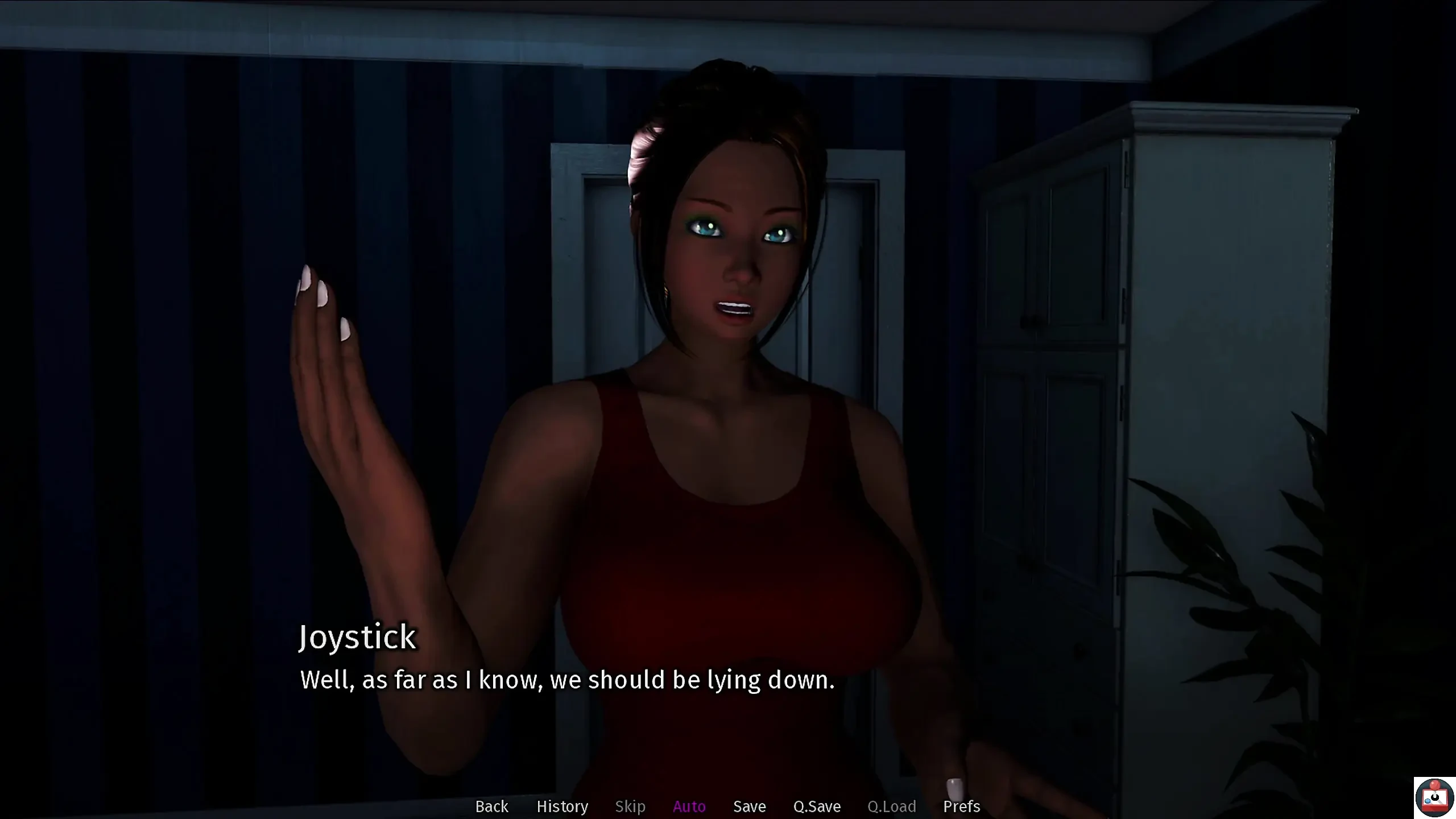Quick load with Q.Load
Screen dimensions: 1456x819
tap(891, 806)
